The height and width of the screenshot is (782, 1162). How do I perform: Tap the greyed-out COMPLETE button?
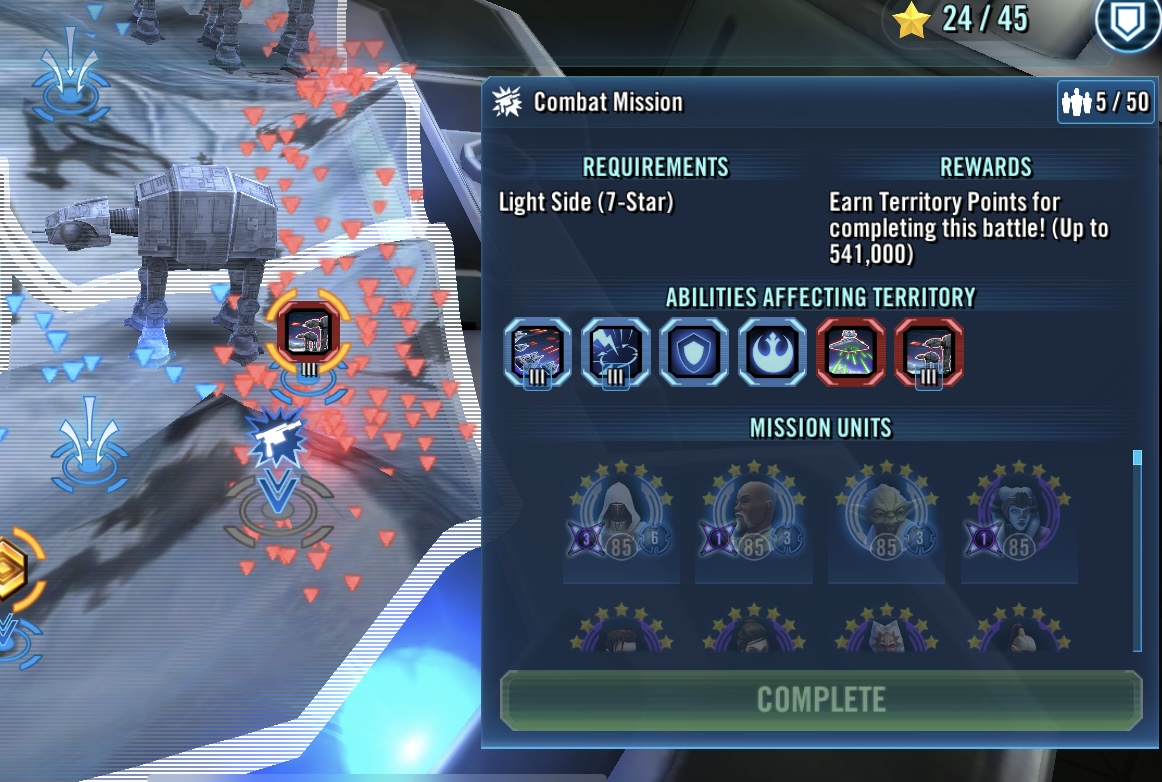(x=821, y=699)
